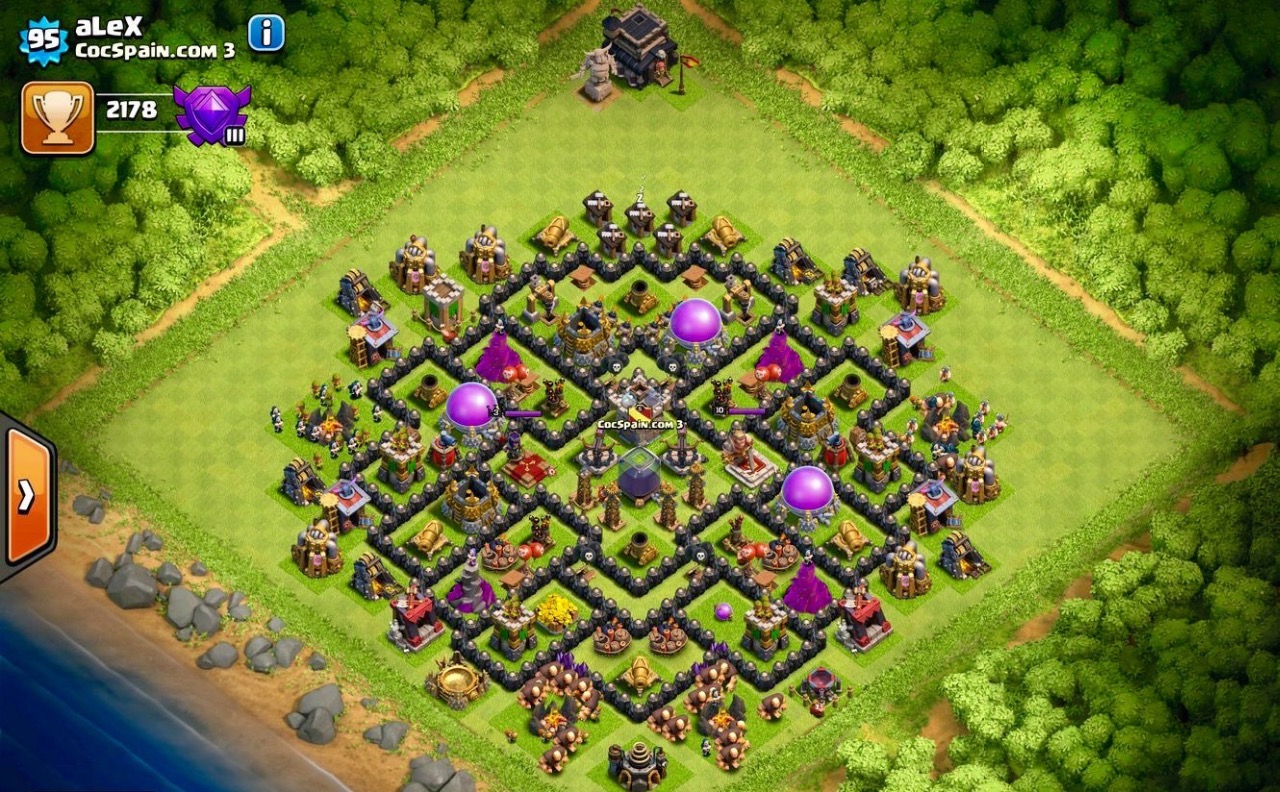Open the blue player info button

[266, 33]
